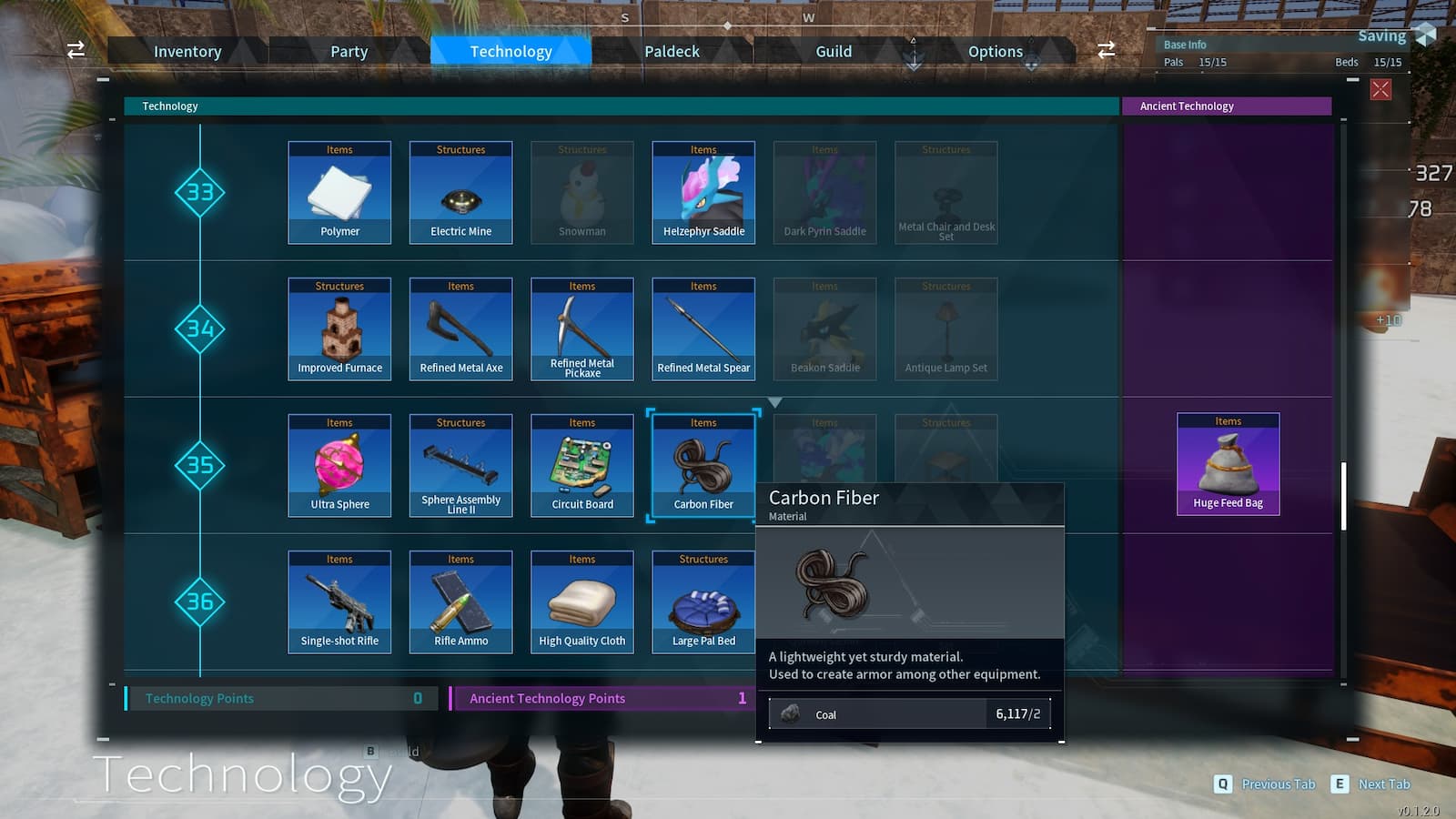
Task: Click the upward scroll arrow above the grid
Action: (913, 41)
